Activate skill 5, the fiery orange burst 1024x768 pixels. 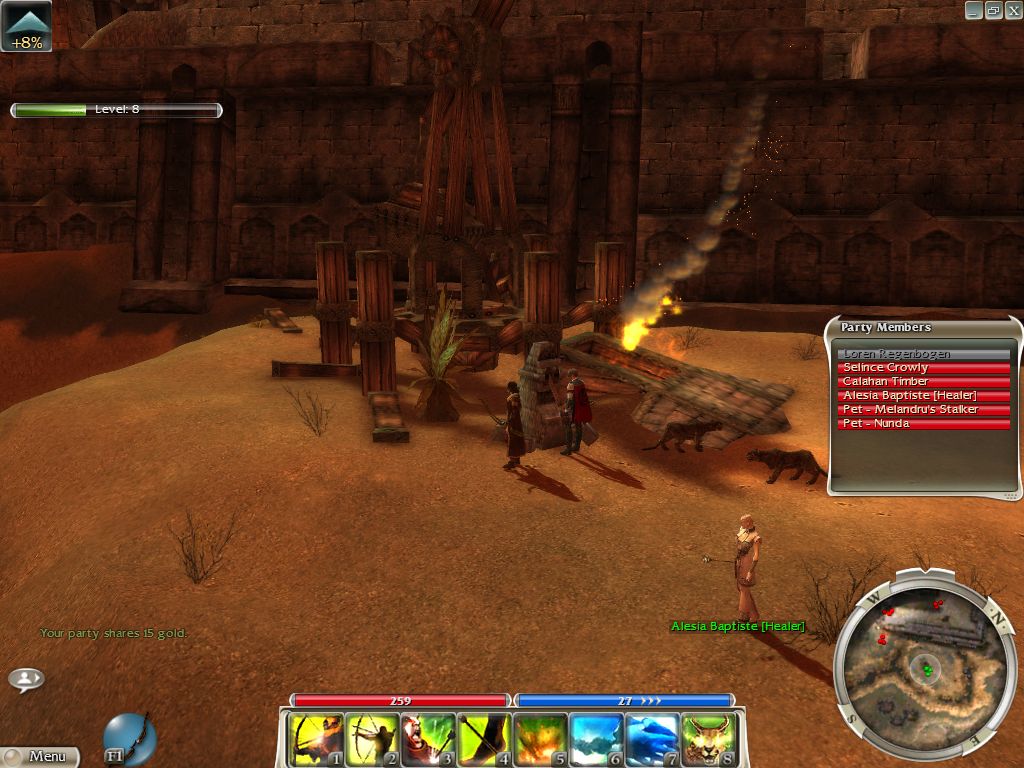point(540,740)
